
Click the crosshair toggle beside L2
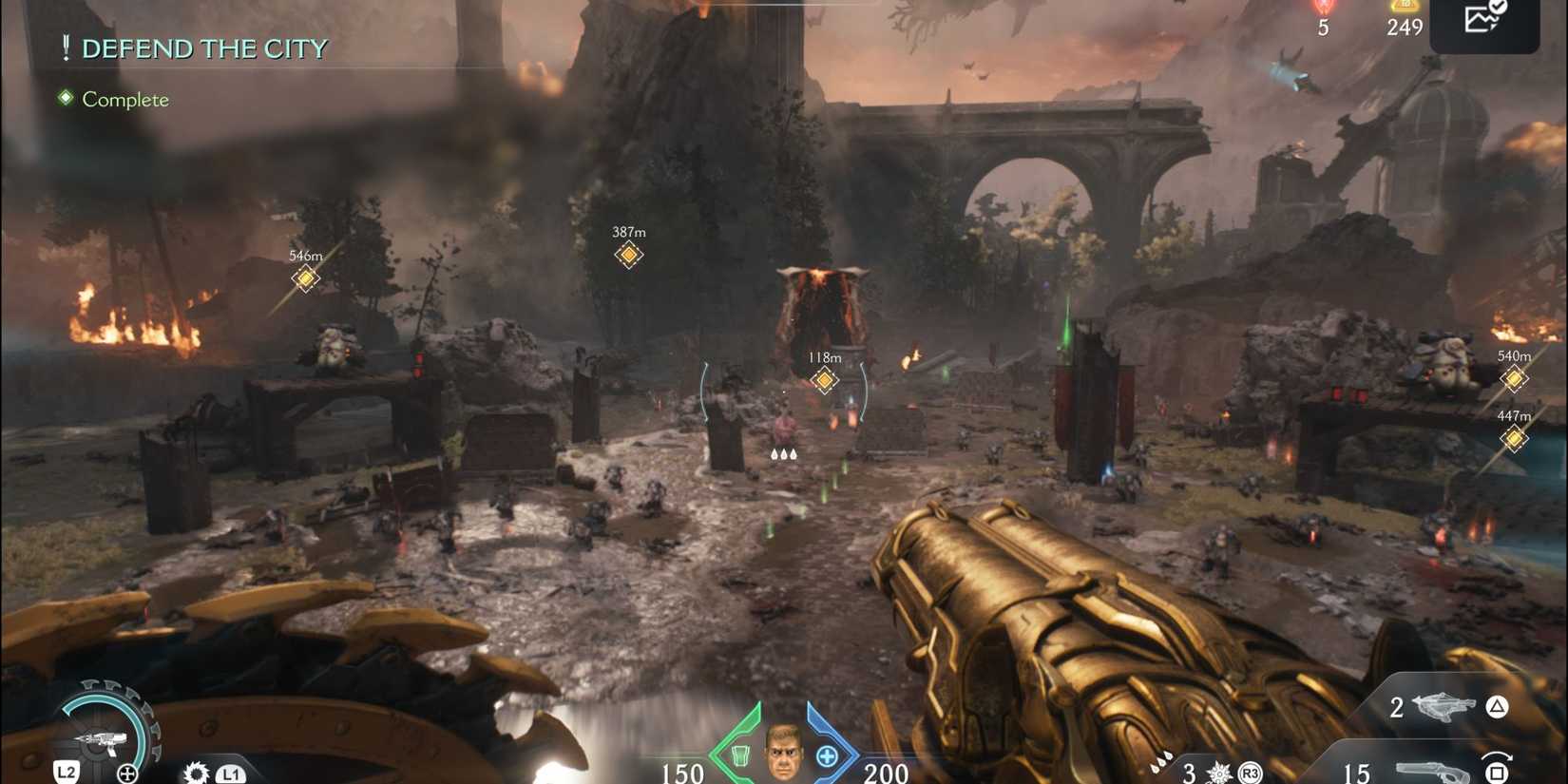[x=126, y=773]
